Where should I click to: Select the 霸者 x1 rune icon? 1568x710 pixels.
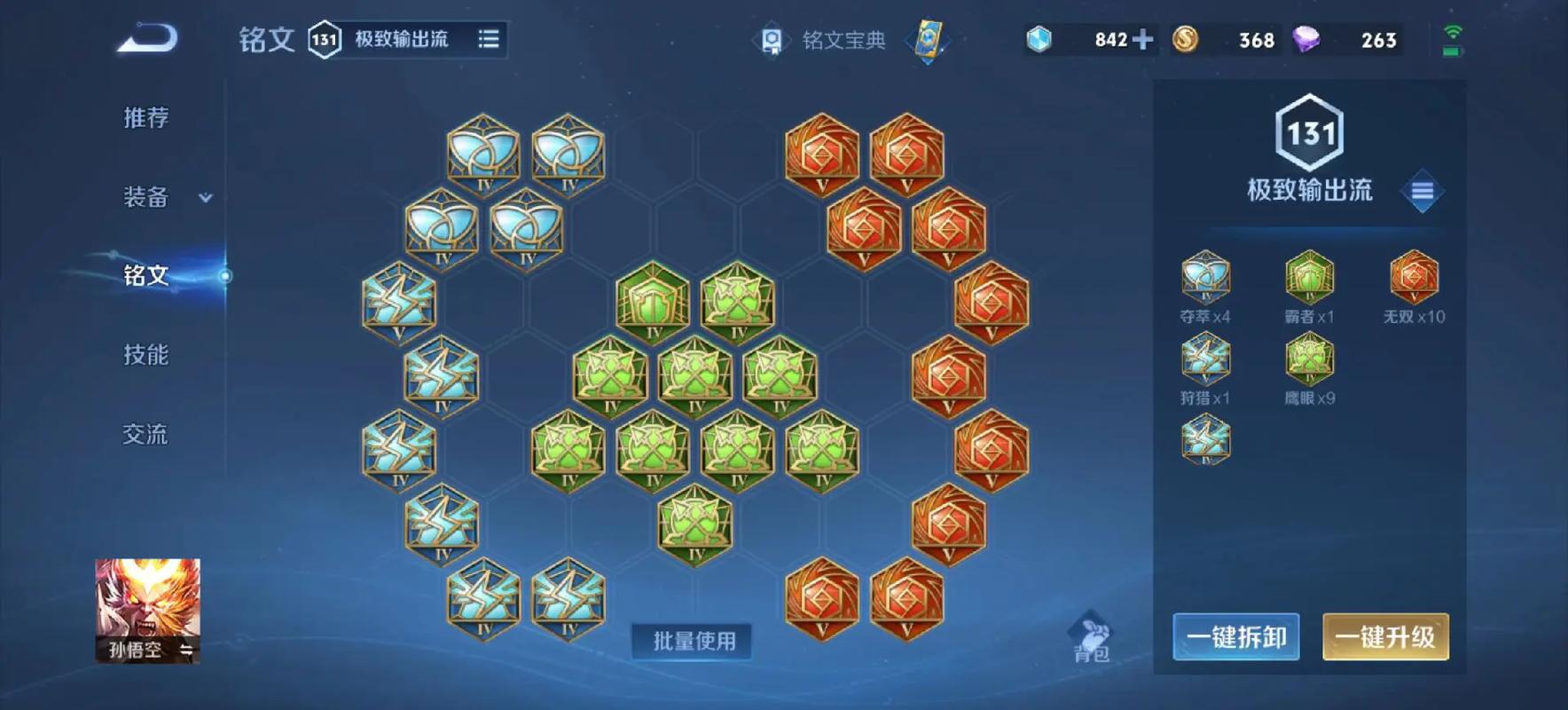[1310, 278]
